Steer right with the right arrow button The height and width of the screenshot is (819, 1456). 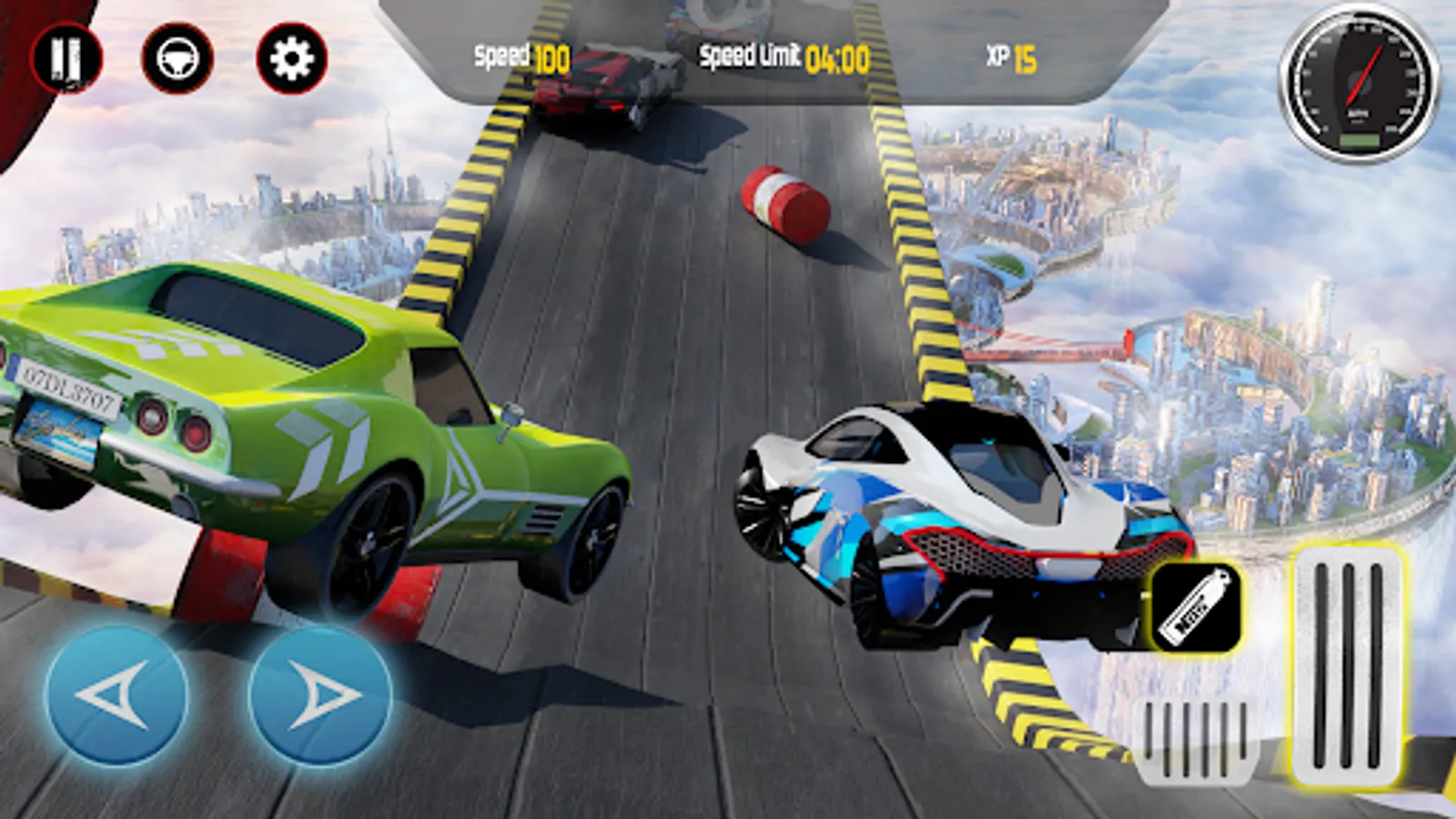pyautogui.click(x=320, y=695)
